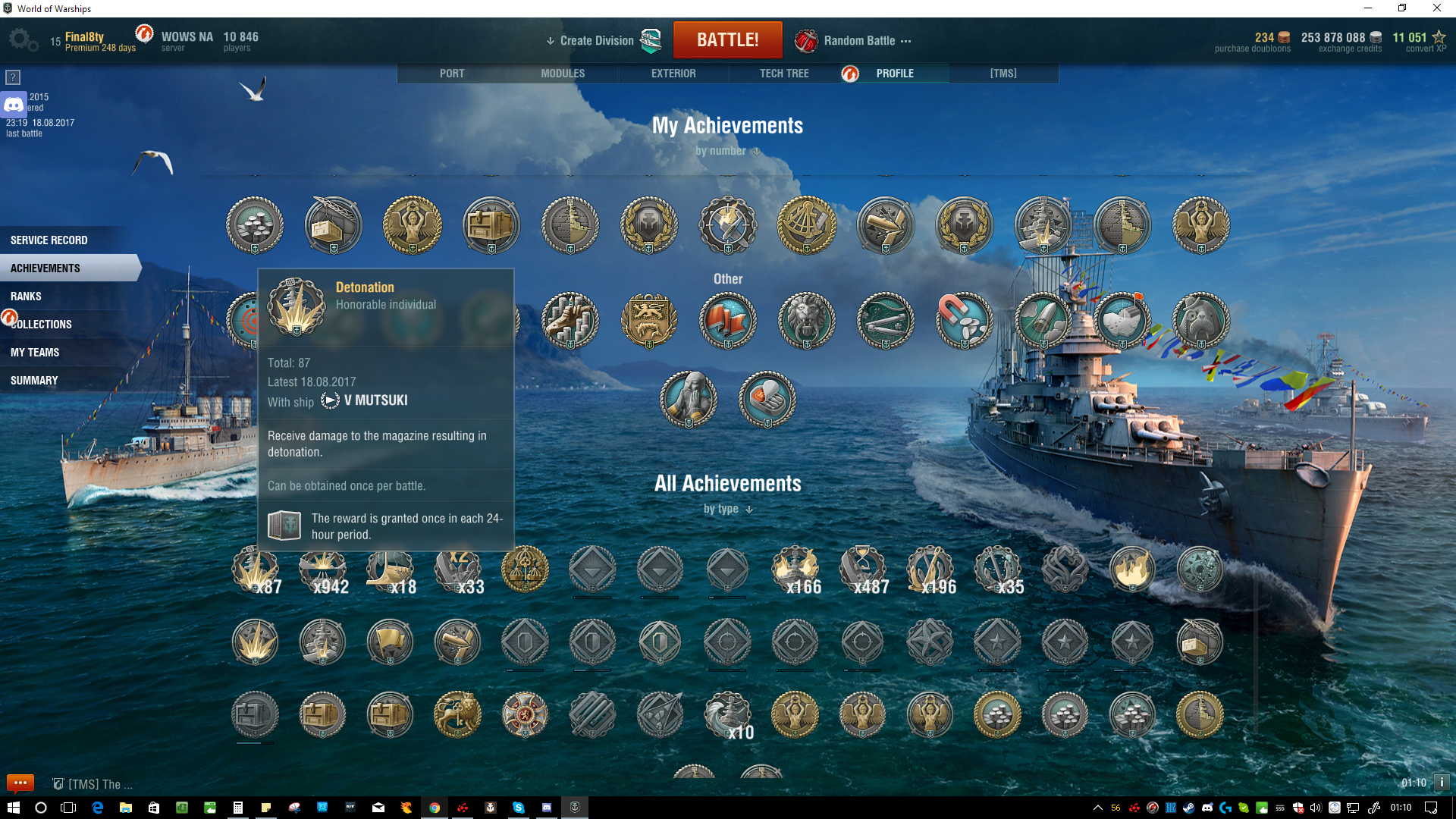Go to the EXTERIOR tab
This screenshot has height=819, width=1456.
click(673, 74)
